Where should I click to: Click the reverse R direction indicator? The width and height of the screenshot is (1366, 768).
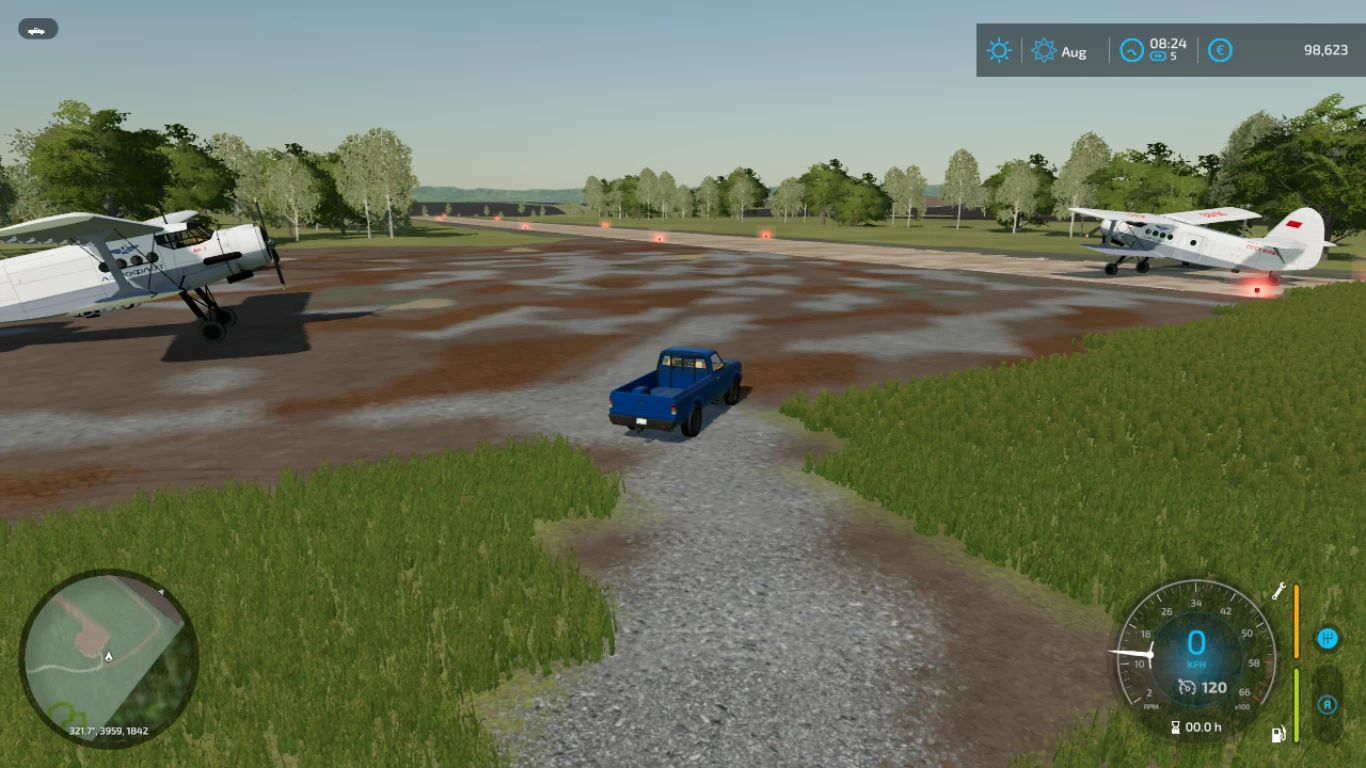(x=1327, y=705)
